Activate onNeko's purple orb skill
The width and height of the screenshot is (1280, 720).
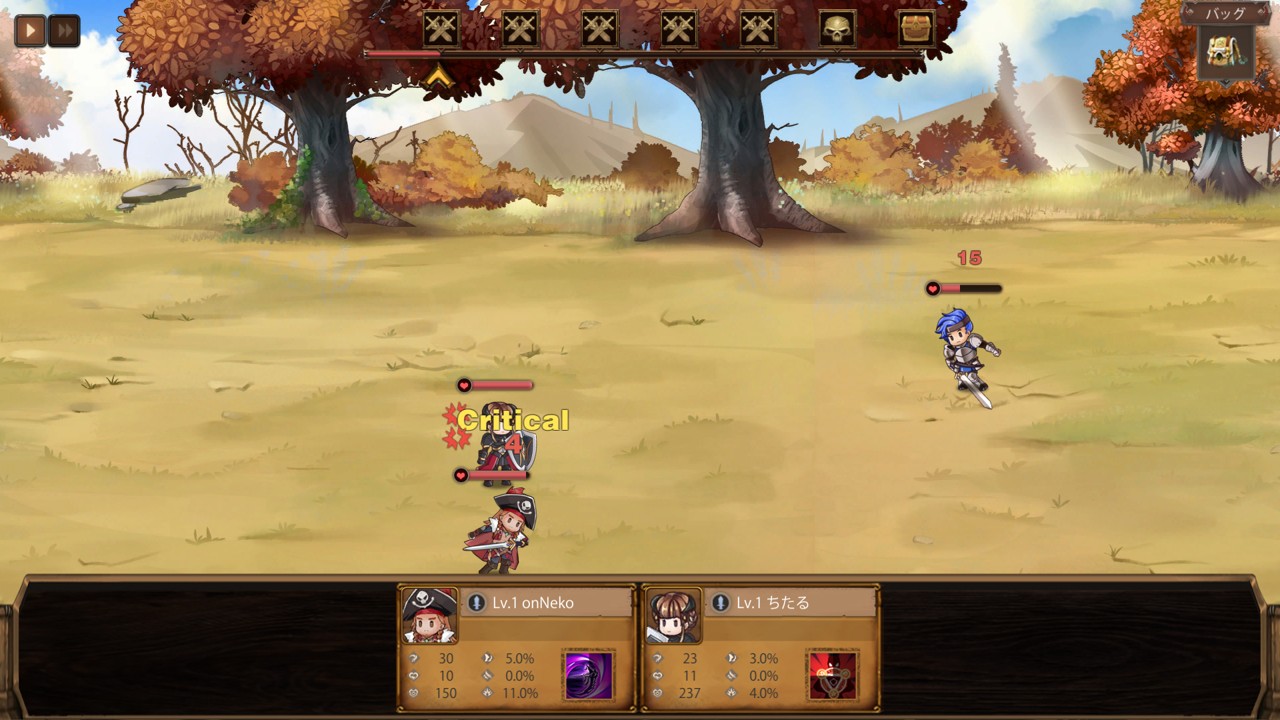(x=589, y=675)
